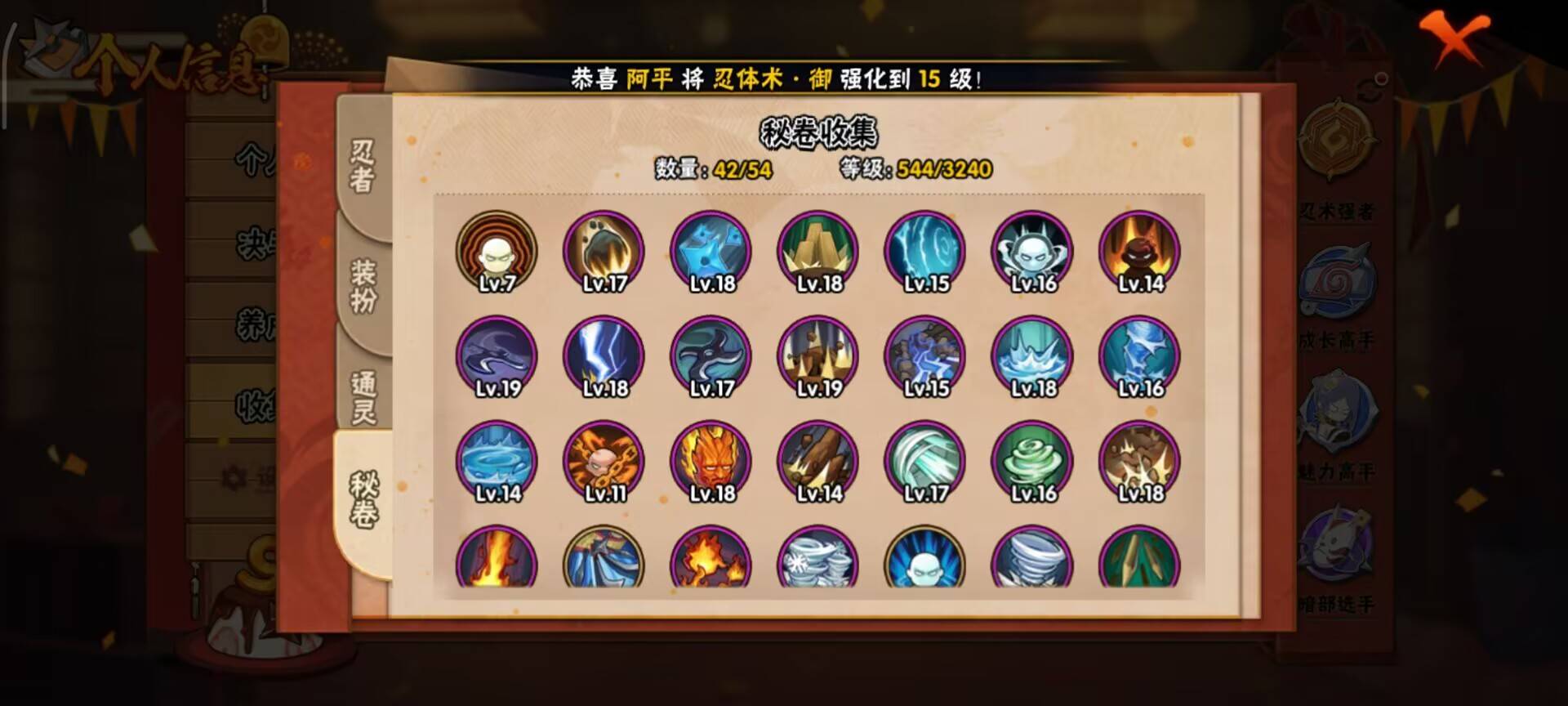Open the Lv.18 lightning bolt scroll
Viewport: 1568px width, 706px height.
coord(604,357)
